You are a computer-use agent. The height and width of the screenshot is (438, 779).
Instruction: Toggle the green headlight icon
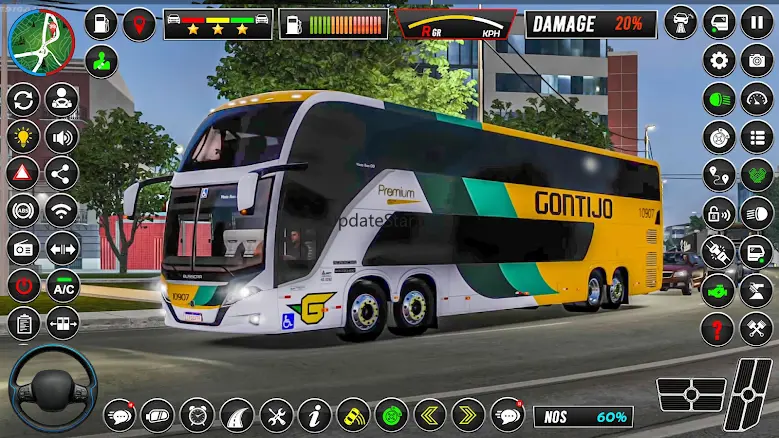coord(719,98)
